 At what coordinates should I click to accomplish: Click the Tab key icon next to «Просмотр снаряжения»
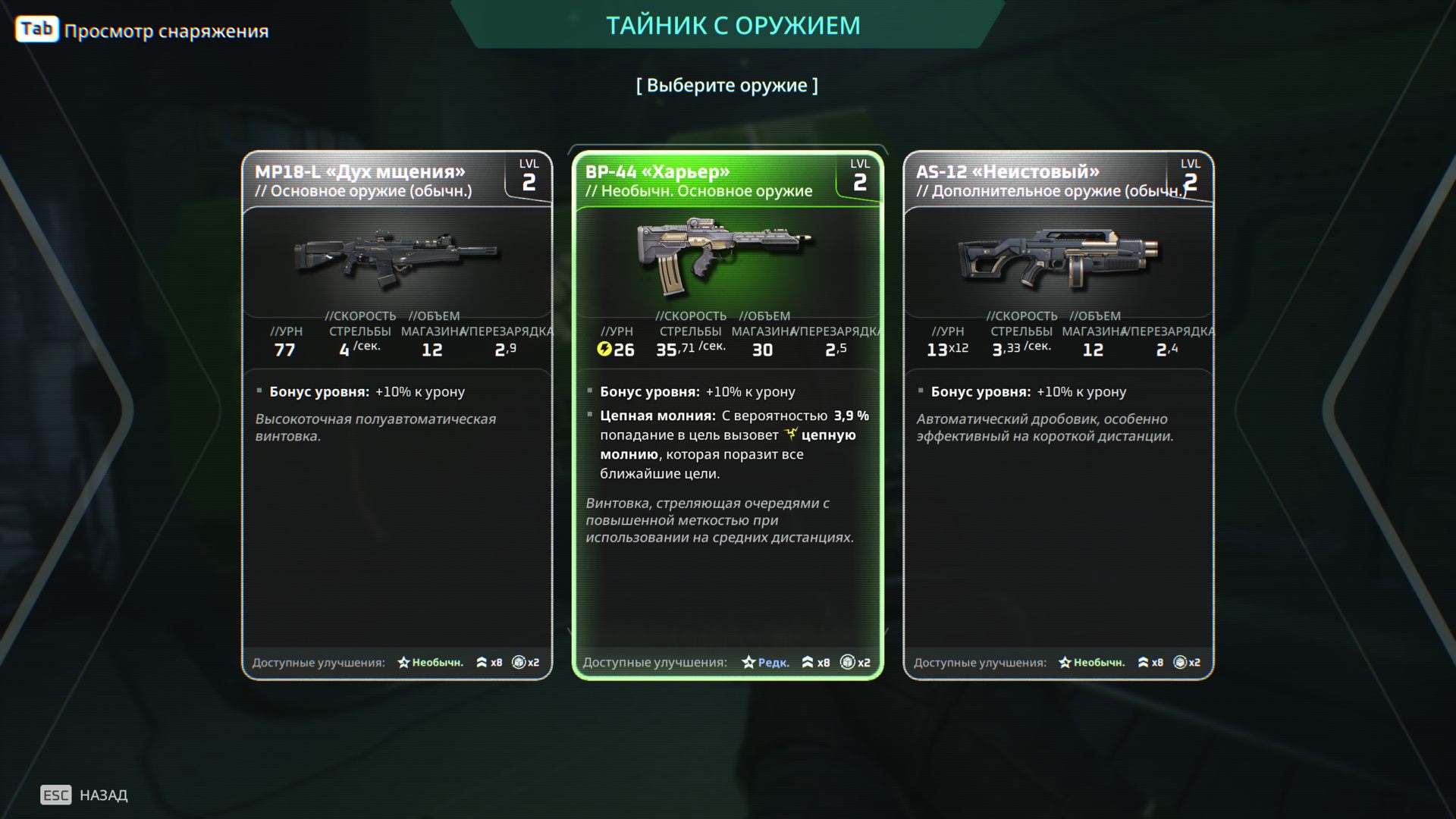click(x=36, y=29)
